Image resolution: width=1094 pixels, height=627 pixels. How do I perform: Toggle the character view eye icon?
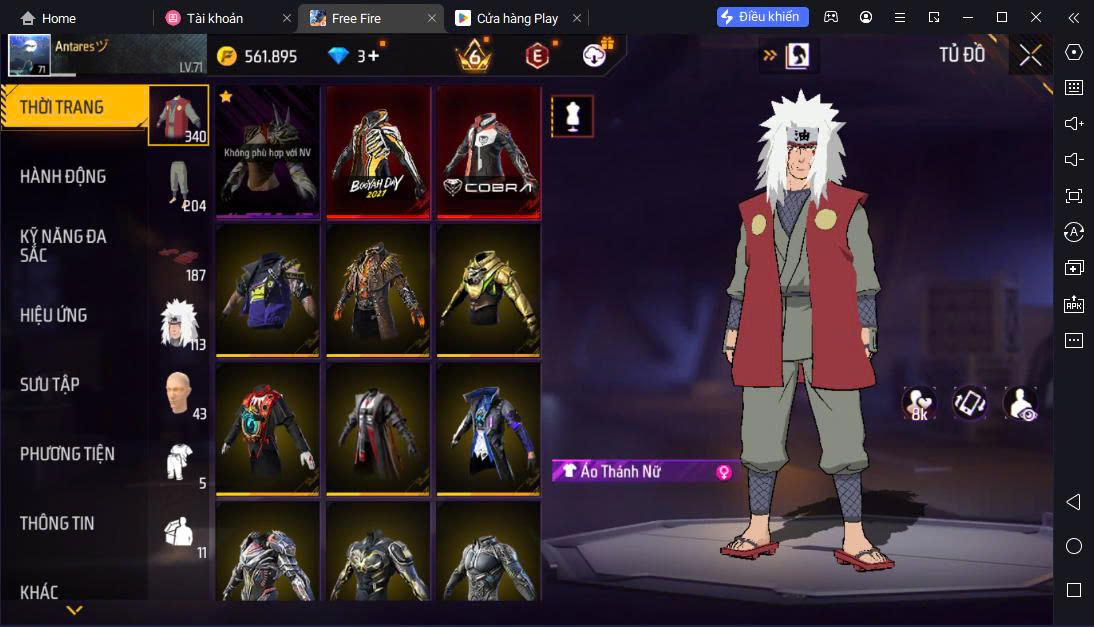pos(1020,402)
